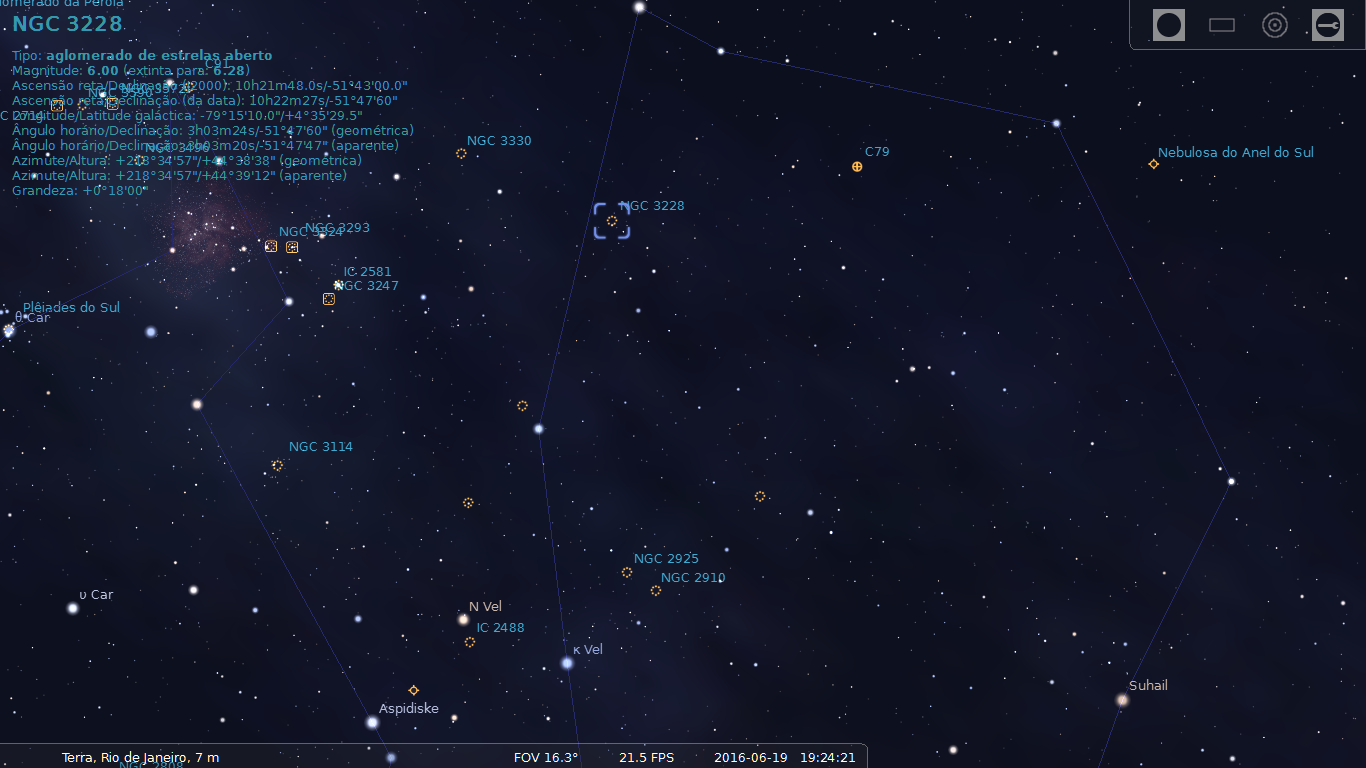Viewport: 1366px width, 768px height.
Task: Select the NGC 3247 cluster marker
Action: click(328, 298)
